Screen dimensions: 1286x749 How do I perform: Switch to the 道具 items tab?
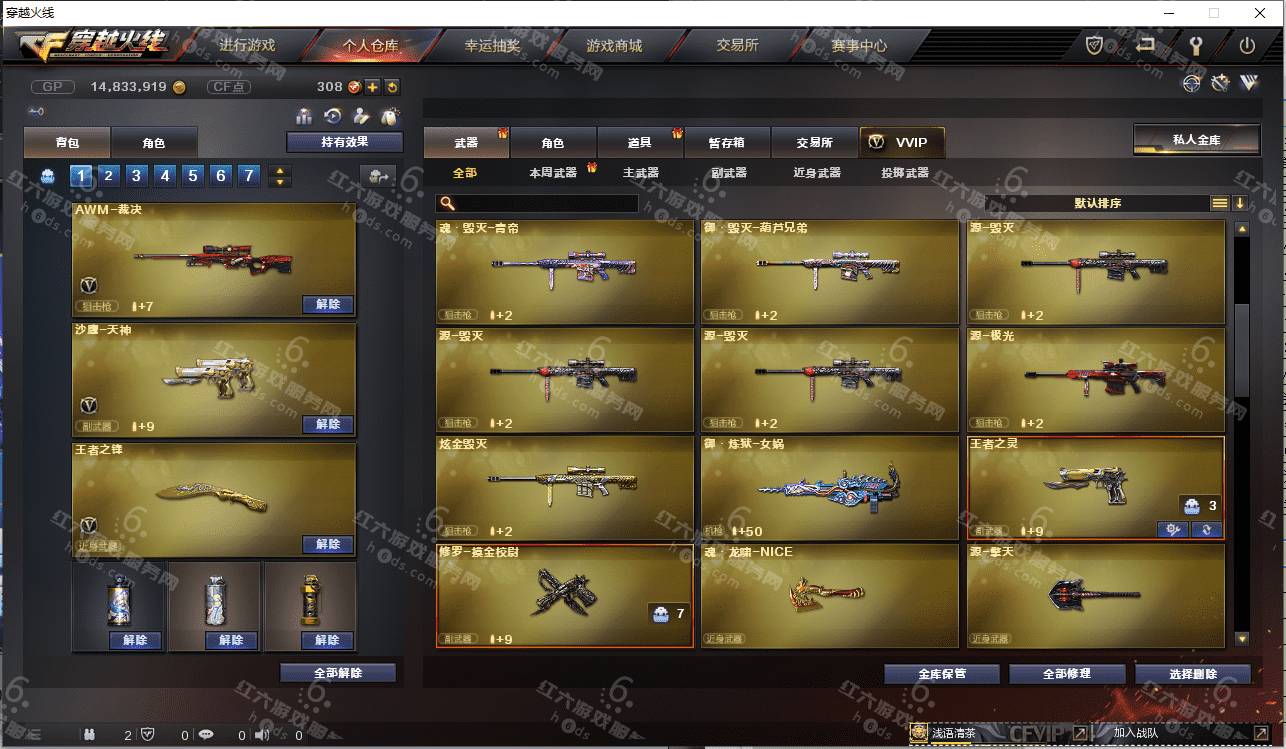[640, 143]
